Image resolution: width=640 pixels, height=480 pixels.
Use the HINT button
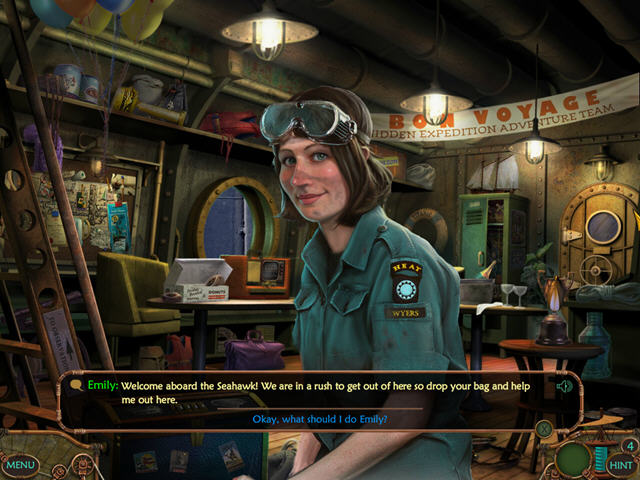[621, 465]
